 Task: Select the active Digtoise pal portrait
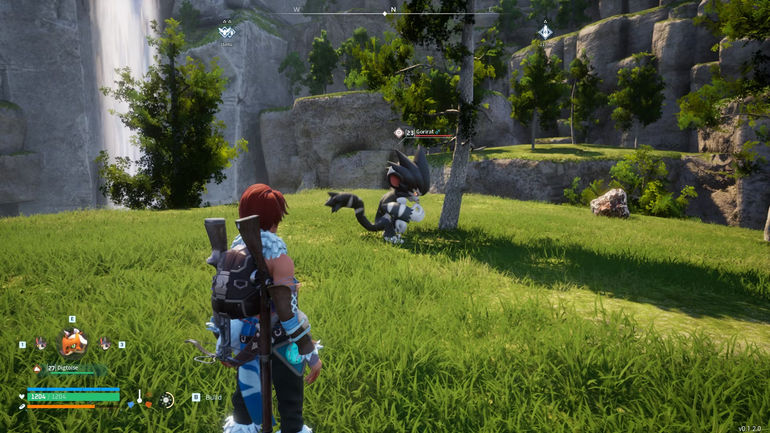point(73,343)
